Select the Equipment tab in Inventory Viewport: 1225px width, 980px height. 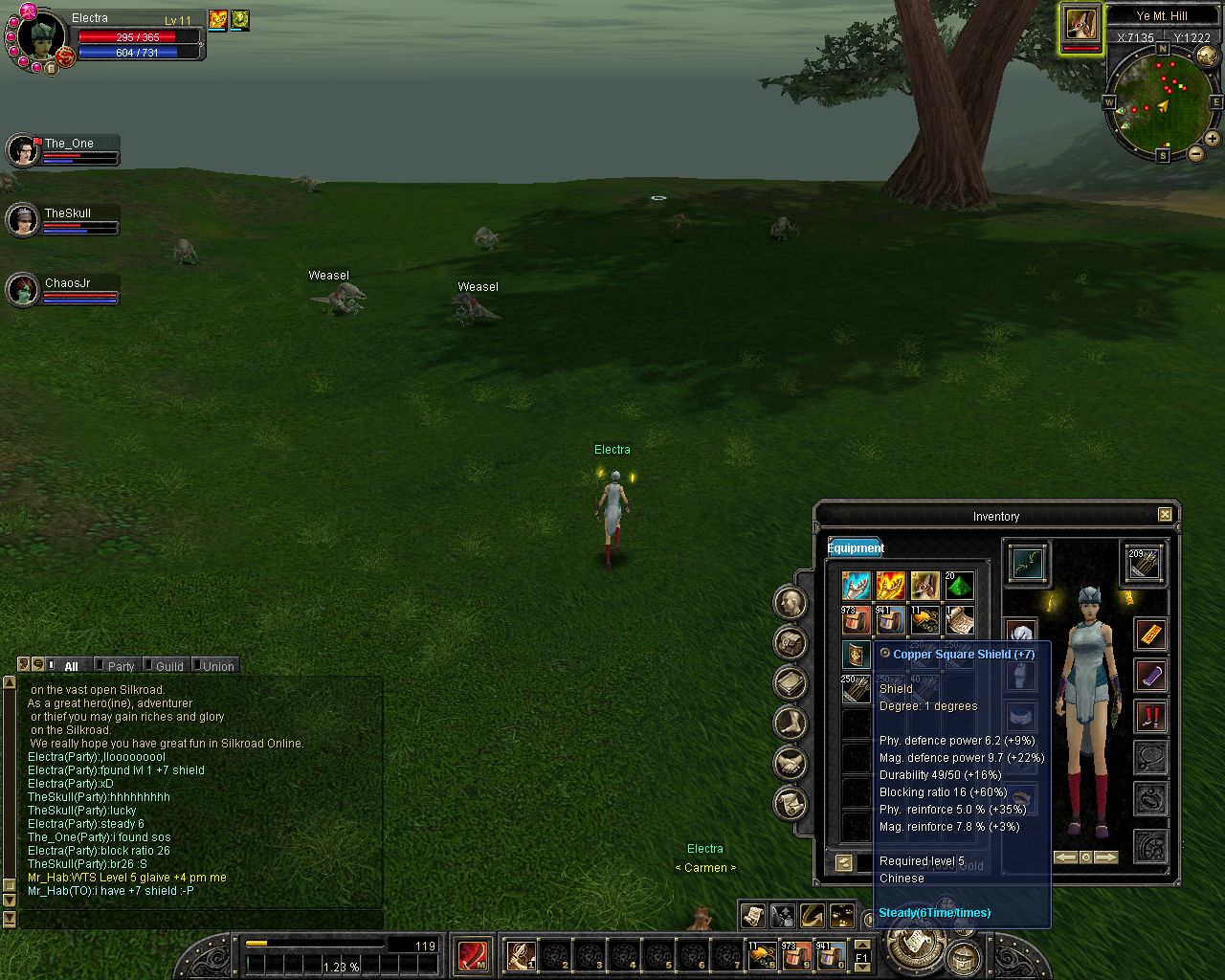pyautogui.click(x=856, y=547)
